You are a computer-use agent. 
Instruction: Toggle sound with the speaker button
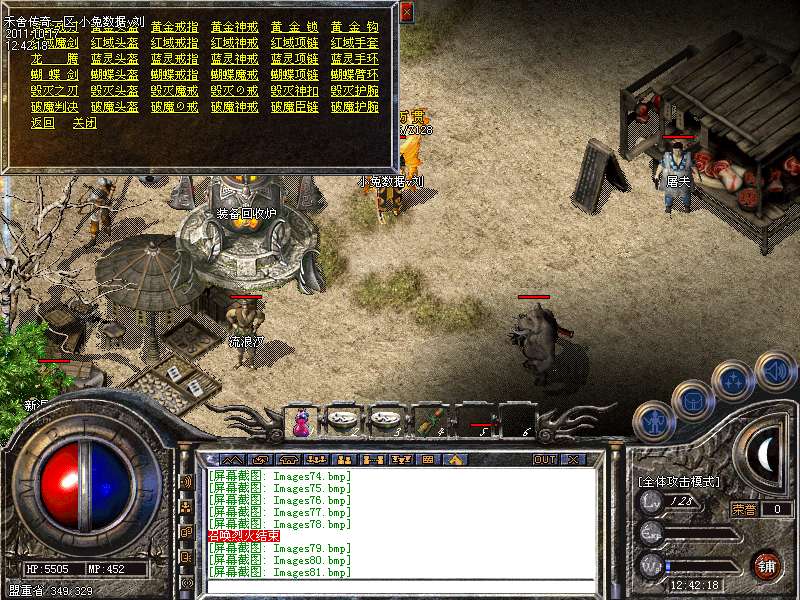(x=775, y=371)
